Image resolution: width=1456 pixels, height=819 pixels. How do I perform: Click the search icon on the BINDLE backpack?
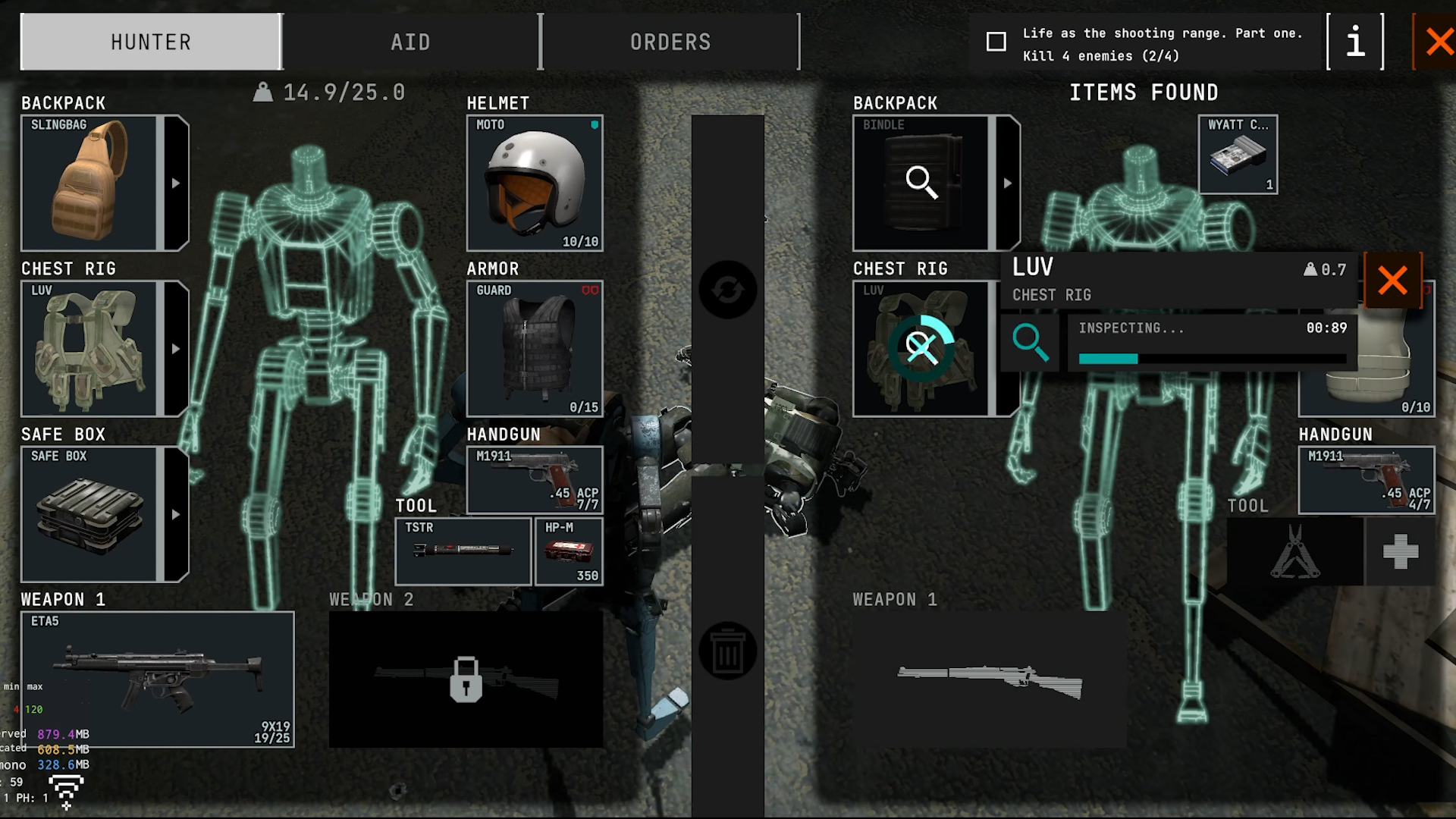pyautogui.click(x=921, y=182)
